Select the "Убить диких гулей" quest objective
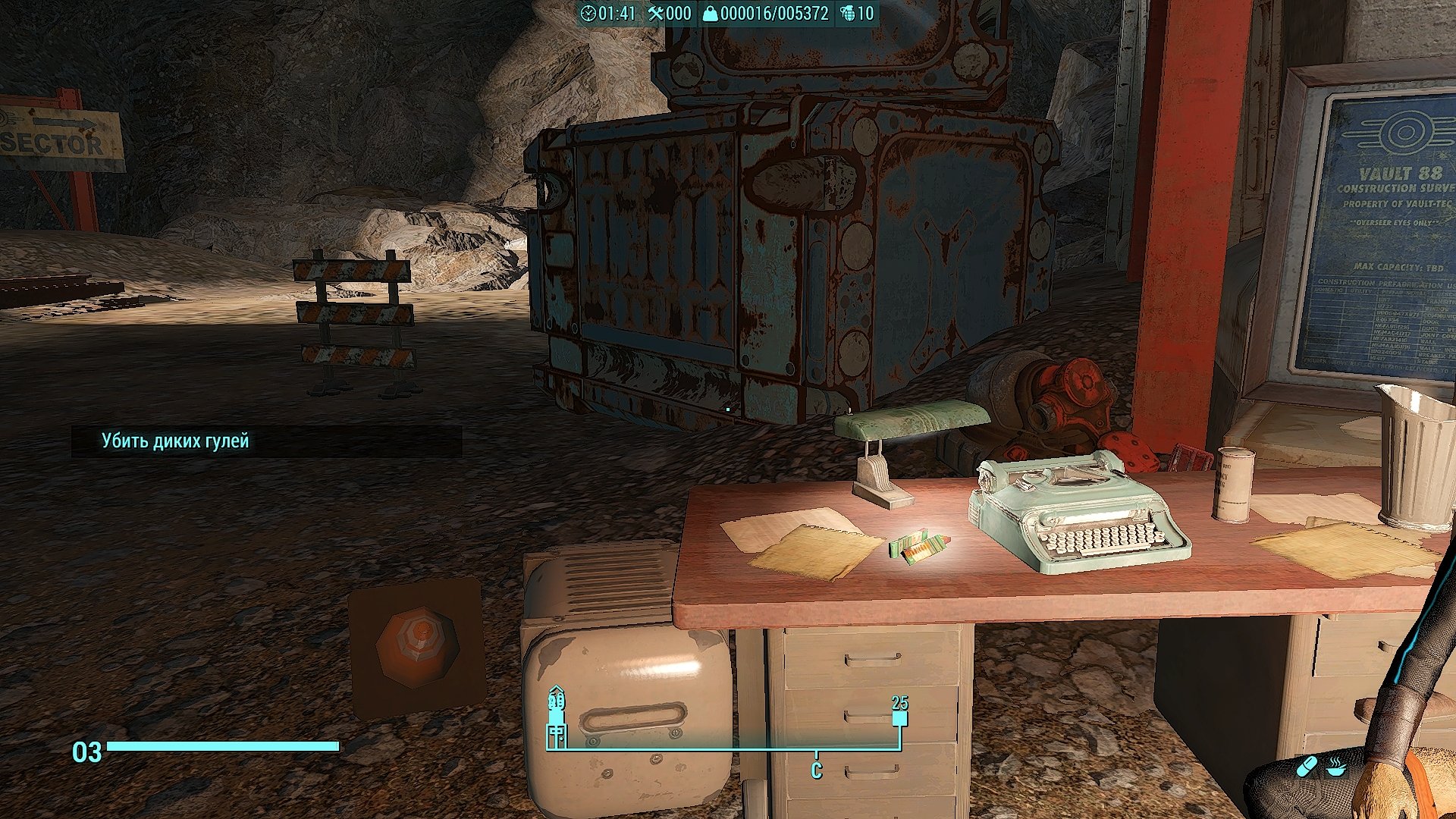The image size is (1456, 819). [175, 441]
